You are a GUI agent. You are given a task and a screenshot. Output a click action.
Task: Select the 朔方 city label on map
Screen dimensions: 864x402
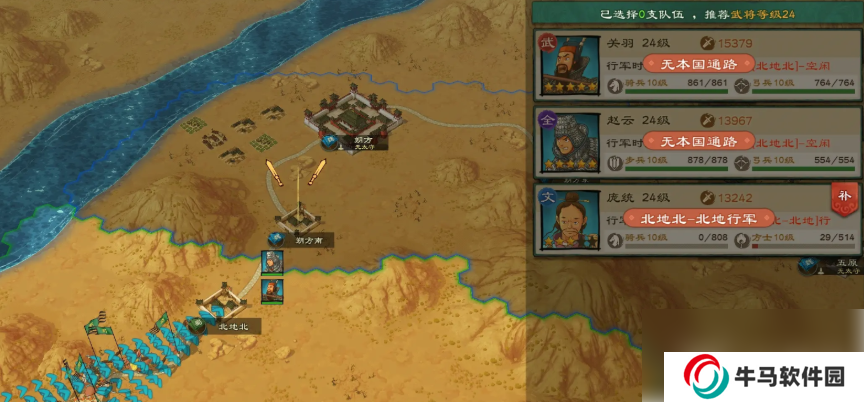tap(361, 143)
